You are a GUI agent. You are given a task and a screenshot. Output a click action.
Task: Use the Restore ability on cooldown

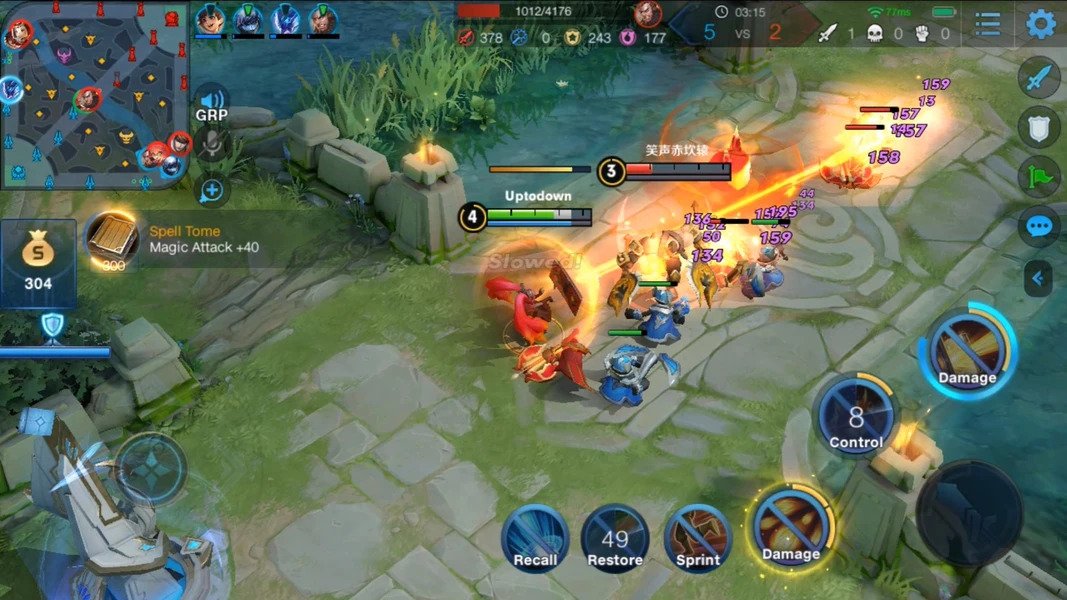pos(615,538)
